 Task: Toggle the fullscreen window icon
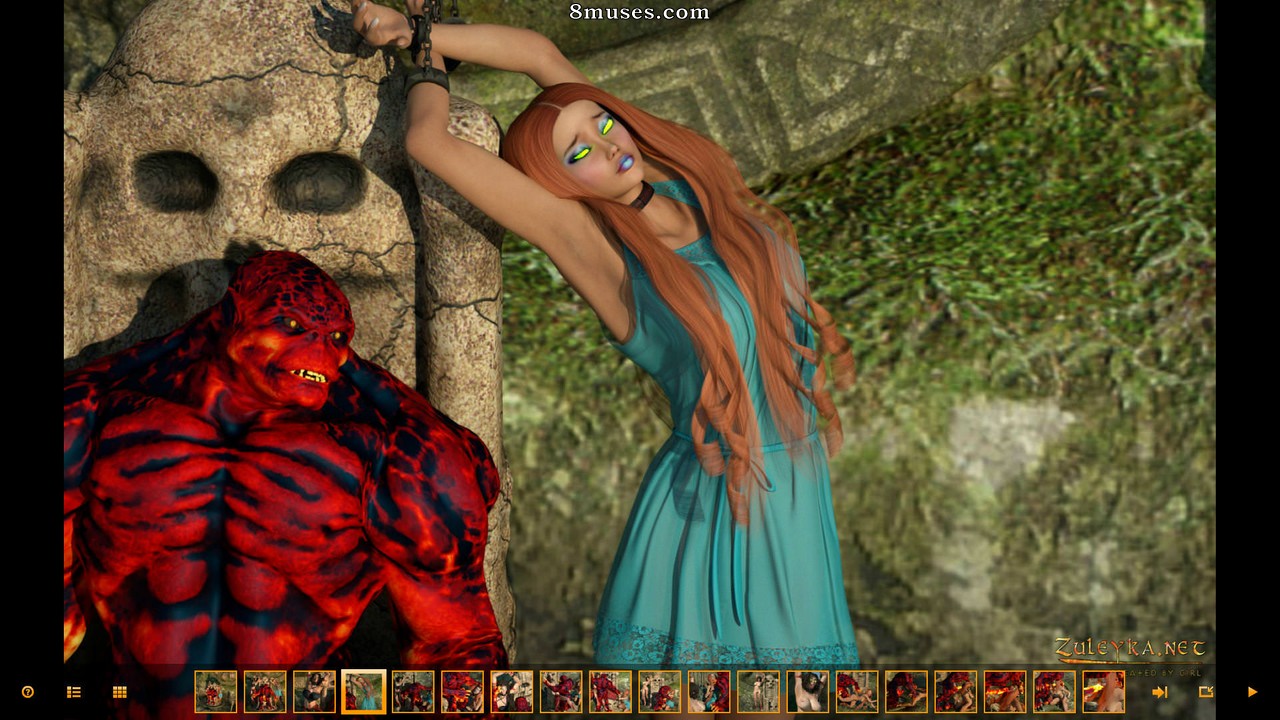click(x=1206, y=692)
